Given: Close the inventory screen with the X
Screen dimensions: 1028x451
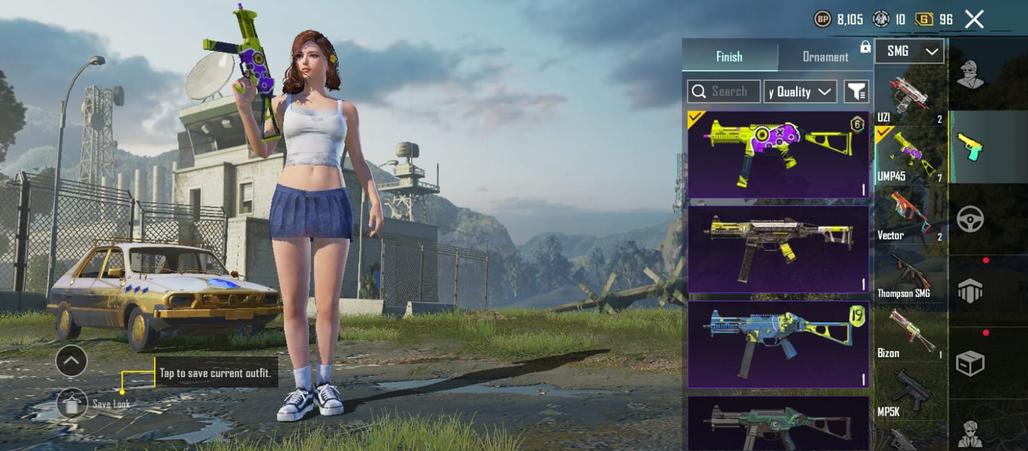Looking at the screenshot, I should [x=974, y=19].
